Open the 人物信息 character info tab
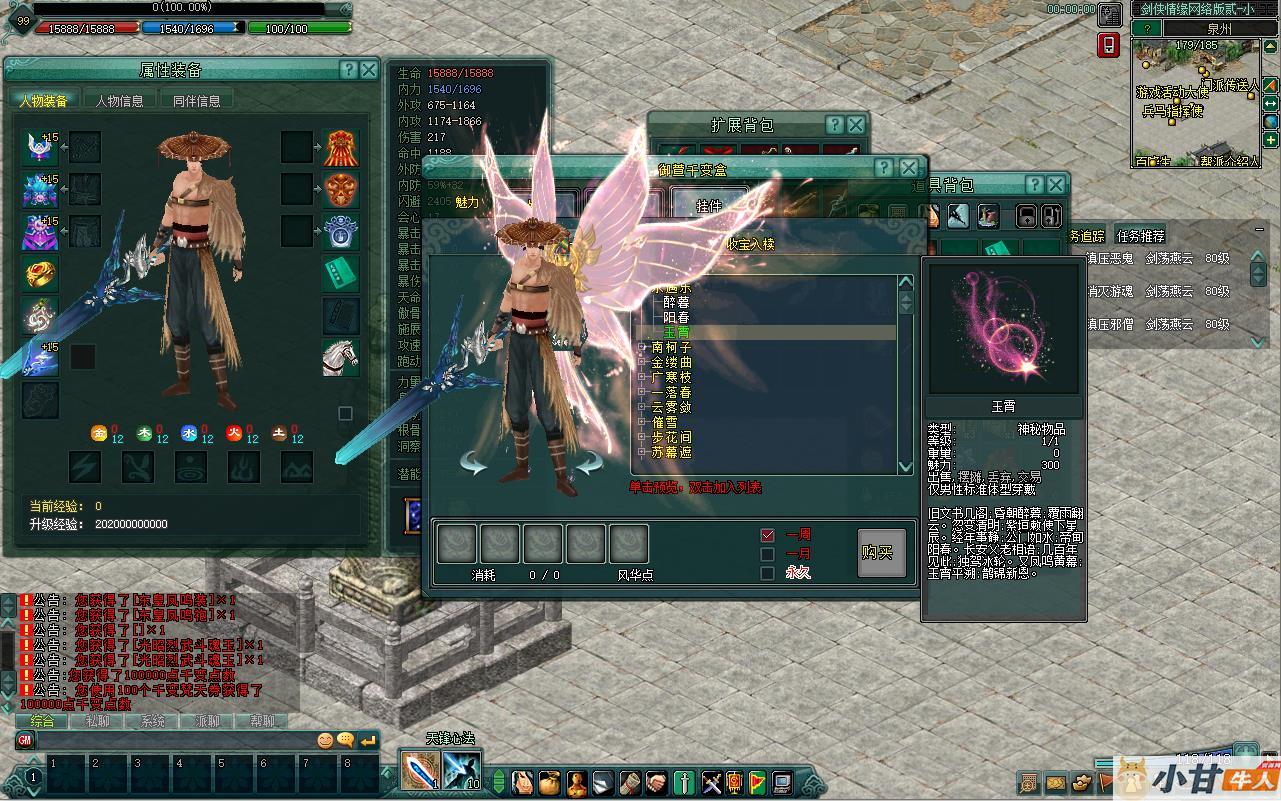The image size is (1281, 801). coord(120,101)
